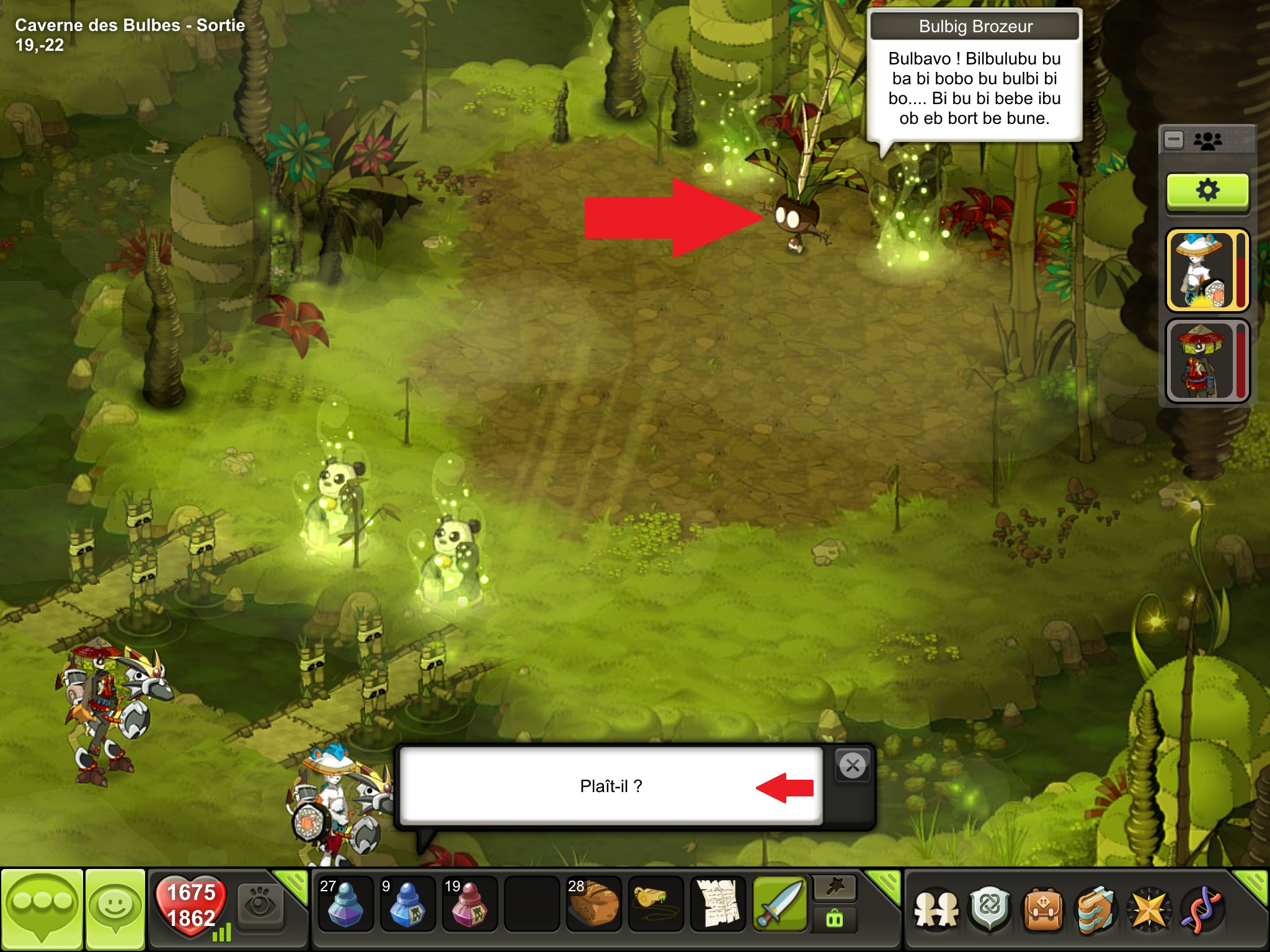Use the teal potion with 27 count
Viewport: 1270px width, 952px height.
[x=345, y=905]
